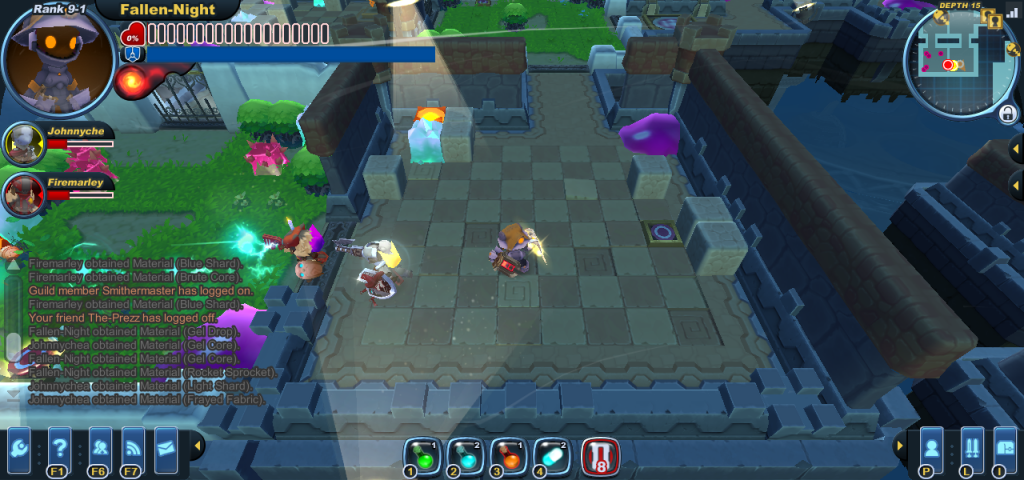1024x480 pixels.
Task: Open the inventory icon labeled I
Action: coord(1004,444)
